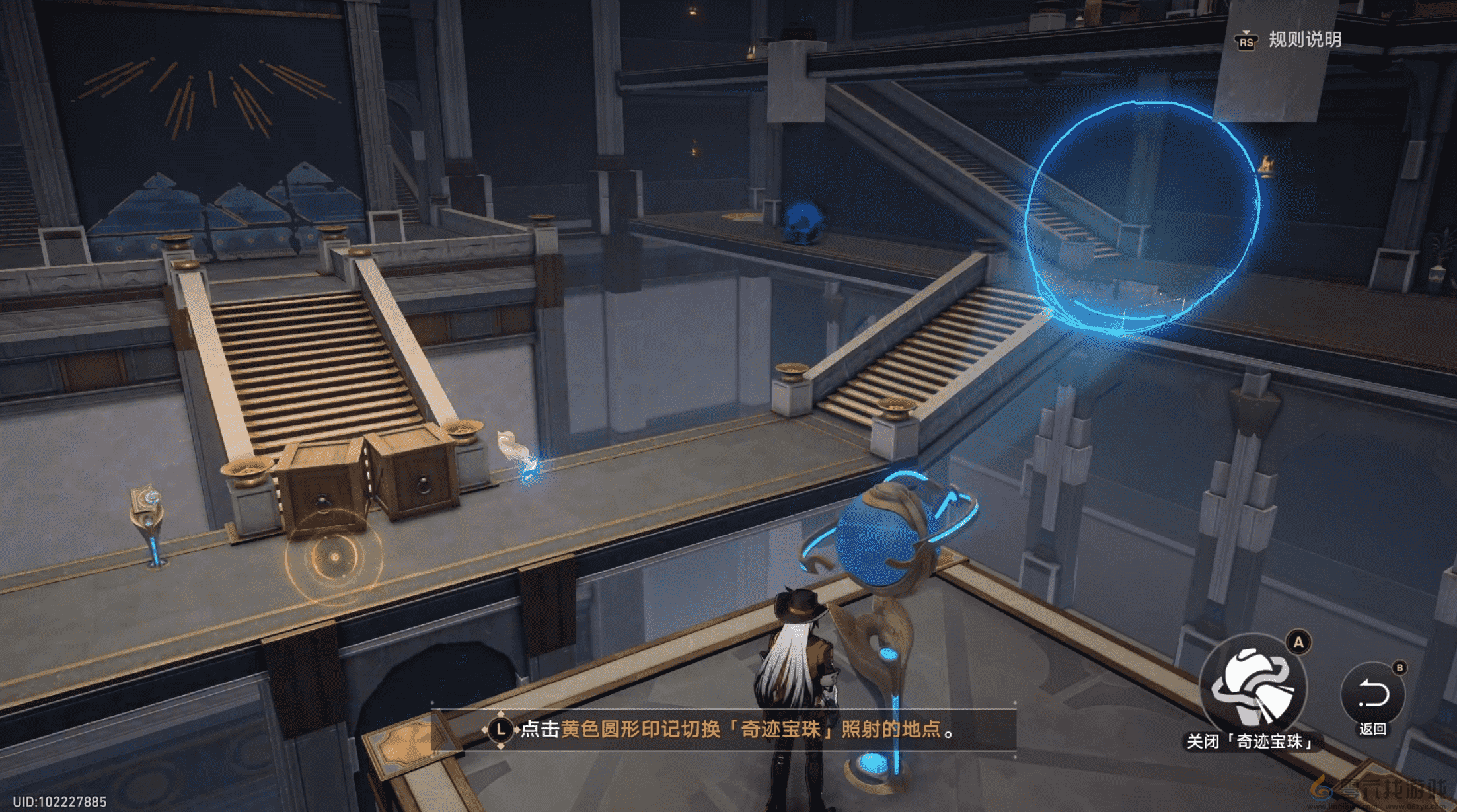Choose the yellow circular mark on the walkway
The height and width of the screenshot is (812, 1457).
[334, 557]
